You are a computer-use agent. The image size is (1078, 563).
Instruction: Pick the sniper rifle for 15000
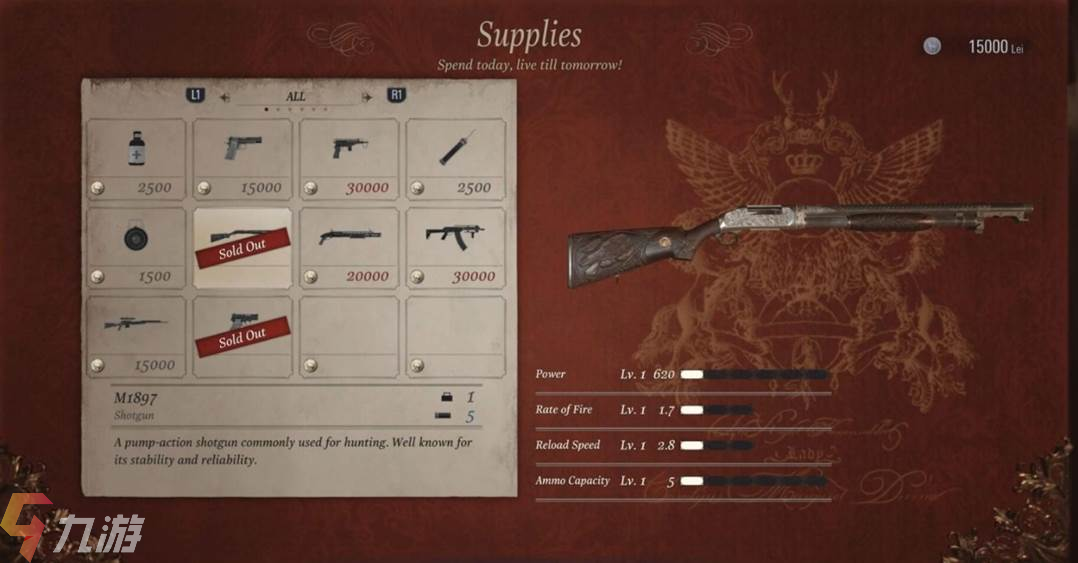click(x=136, y=335)
